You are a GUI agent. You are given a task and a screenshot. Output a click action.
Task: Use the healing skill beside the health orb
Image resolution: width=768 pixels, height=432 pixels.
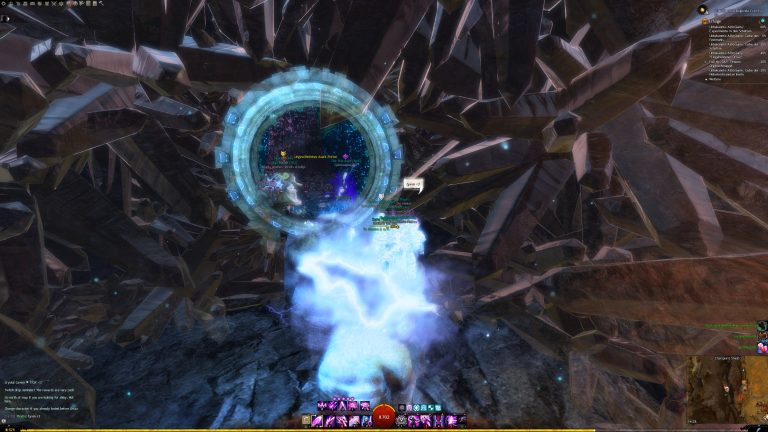point(401,421)
